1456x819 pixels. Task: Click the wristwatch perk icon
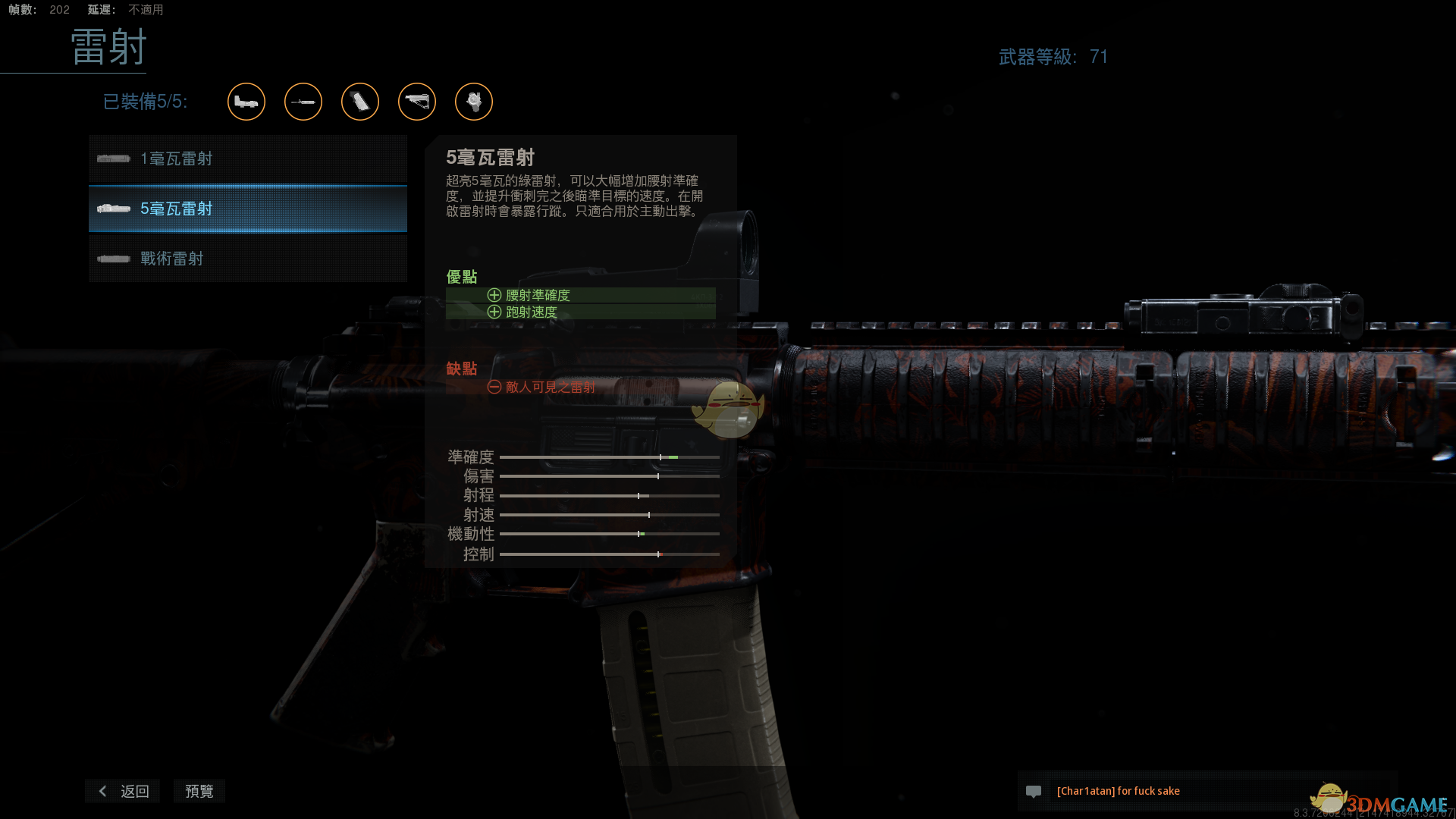[x=474, y=102]
